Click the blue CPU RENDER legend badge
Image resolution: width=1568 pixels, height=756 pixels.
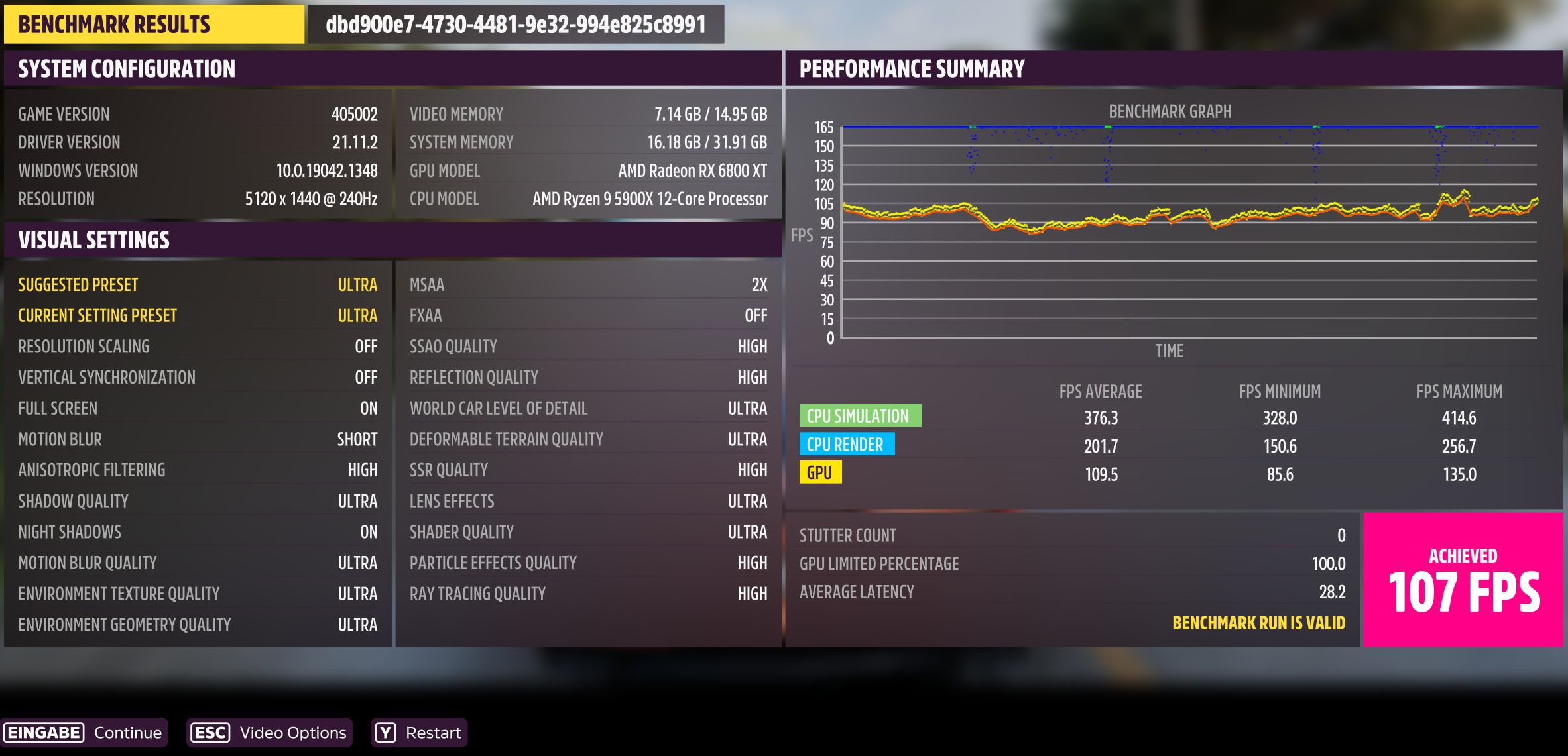point(847,445)
